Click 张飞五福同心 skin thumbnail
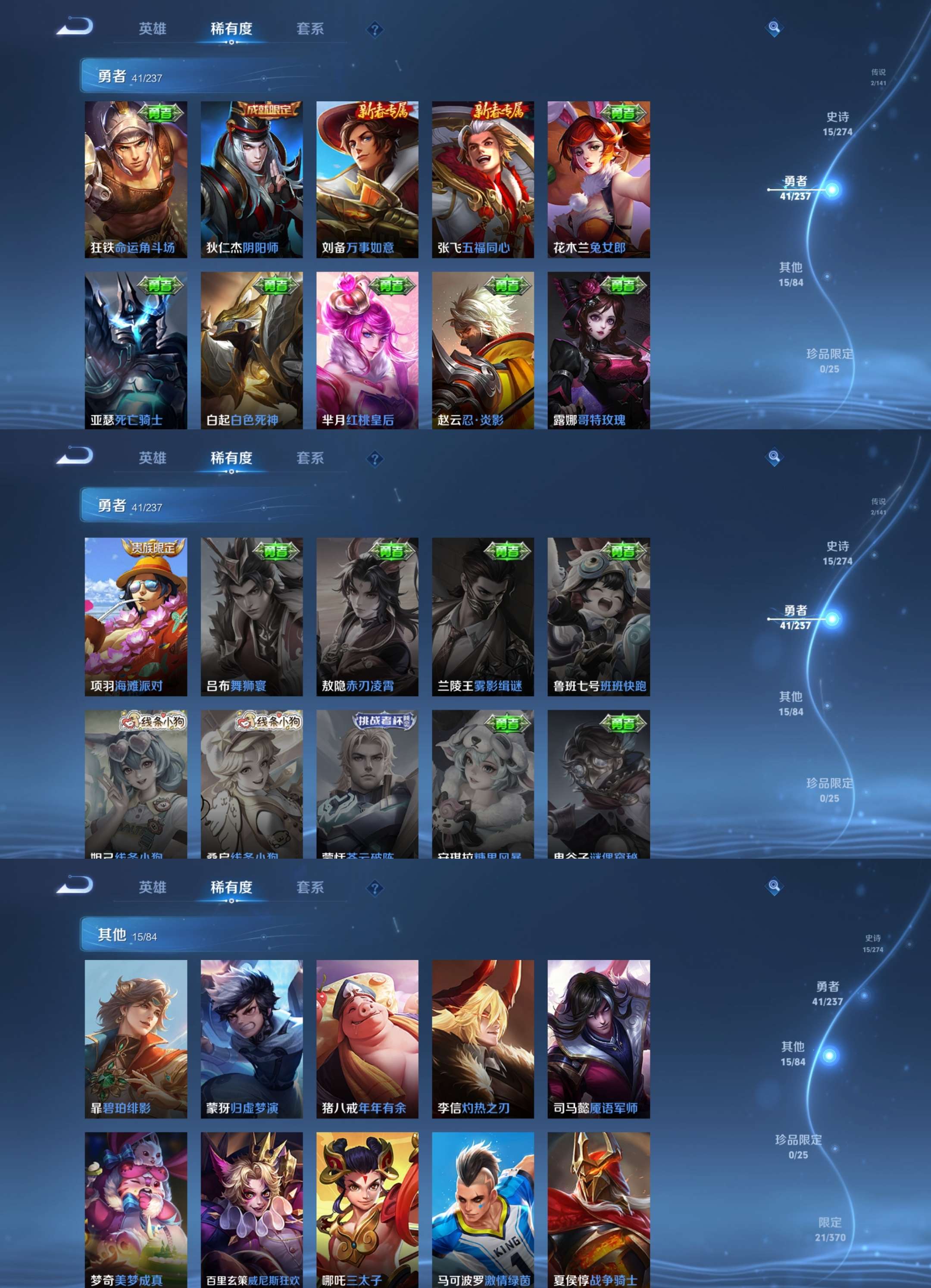The image size is (931, 1288). pos(483,179)
